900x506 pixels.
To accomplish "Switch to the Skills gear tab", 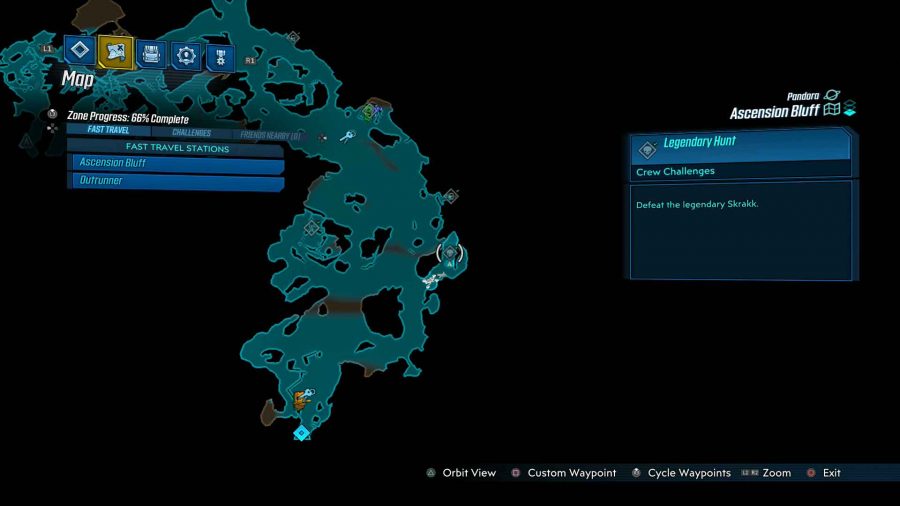I will [x=186, y=55].
